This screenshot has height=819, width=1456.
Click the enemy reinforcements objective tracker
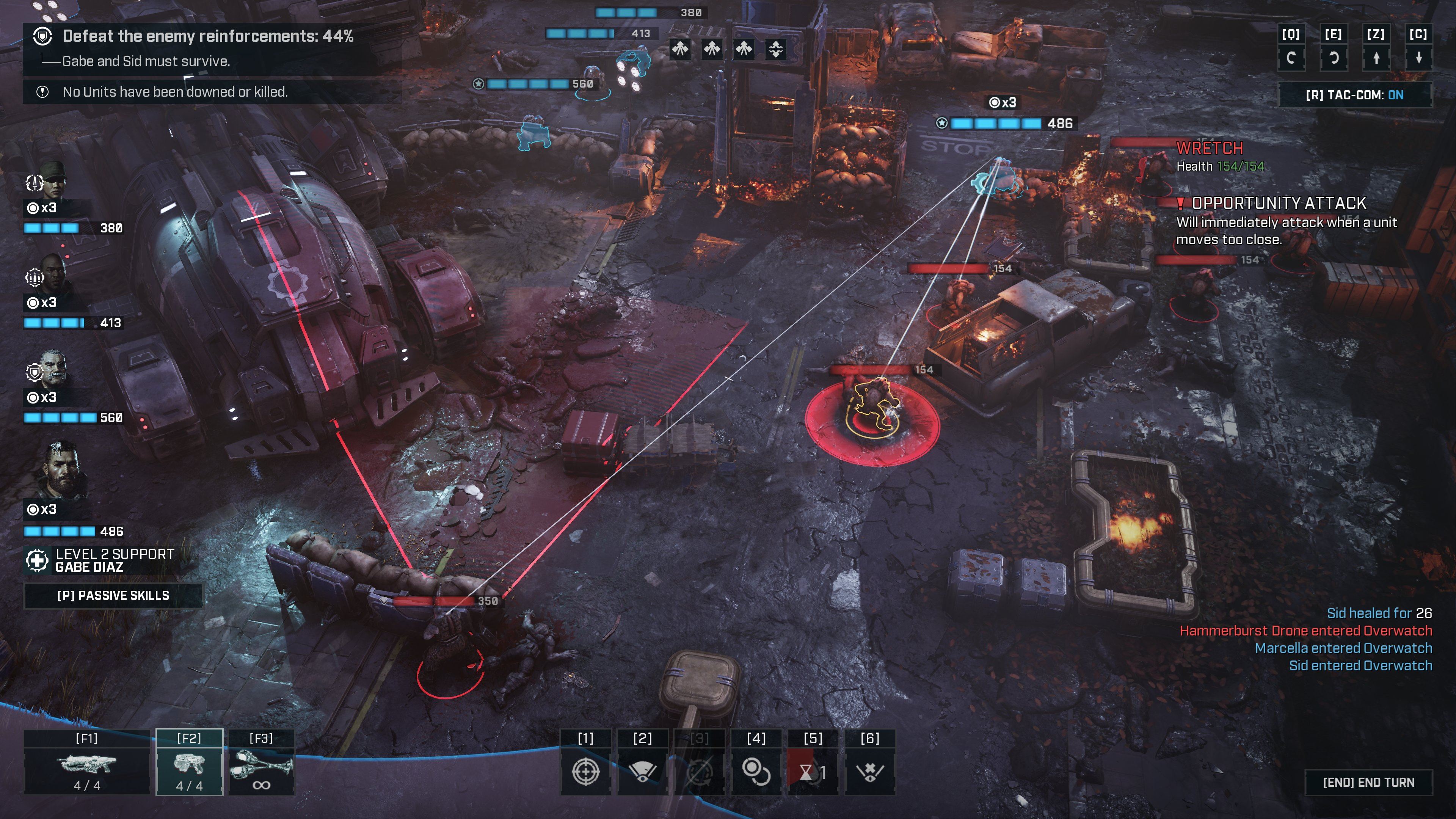click(x=208, y=36)
